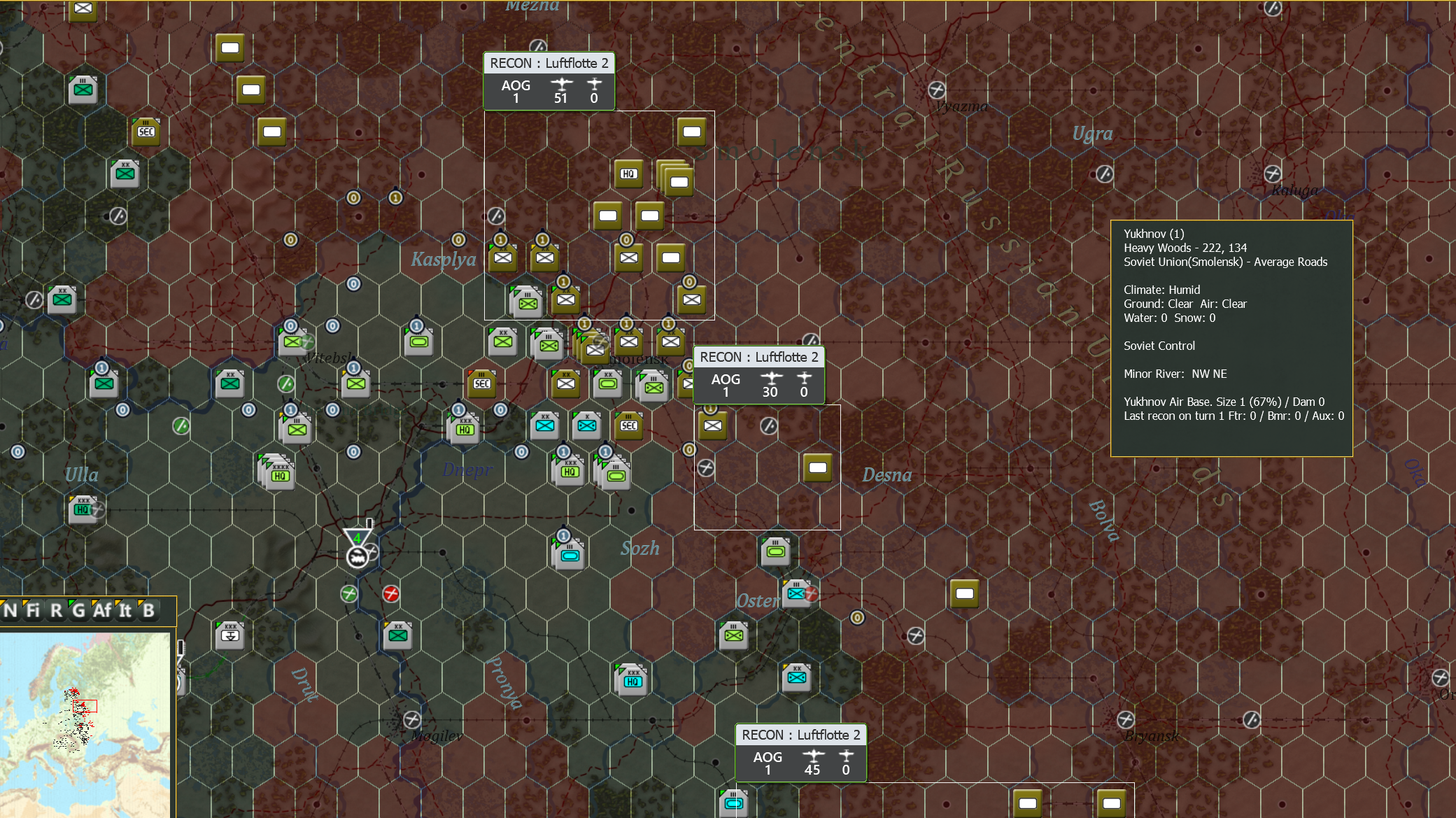Toggle the G nation filter button
The height and width of the screenshot is (818, 1456).
coord(78,611)
